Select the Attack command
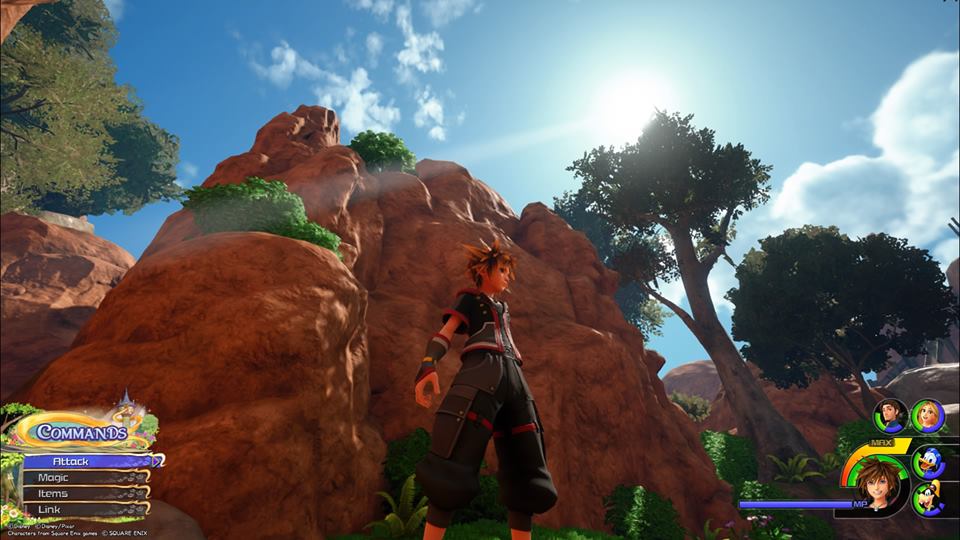Screen dimensions: 960x540 pyautogui.click(x=88, y=462)
